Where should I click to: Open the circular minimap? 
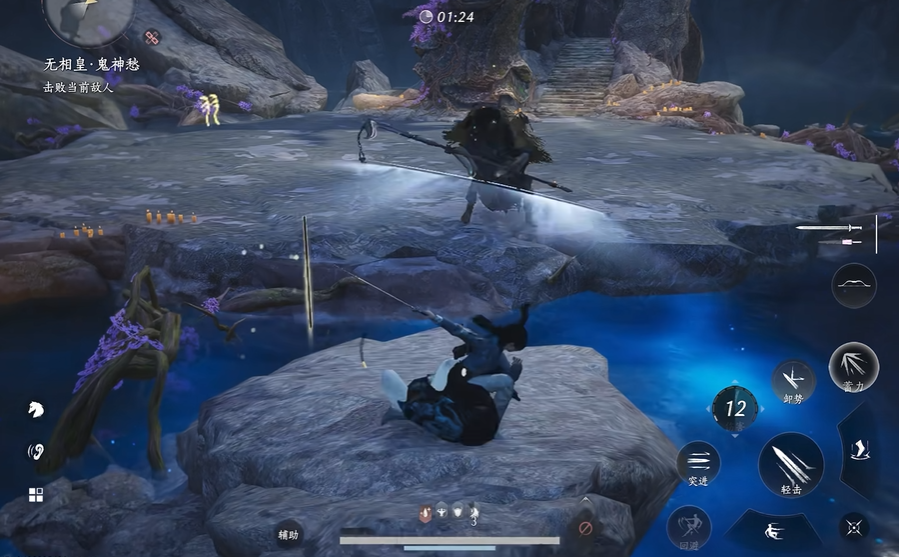(88, 16)
